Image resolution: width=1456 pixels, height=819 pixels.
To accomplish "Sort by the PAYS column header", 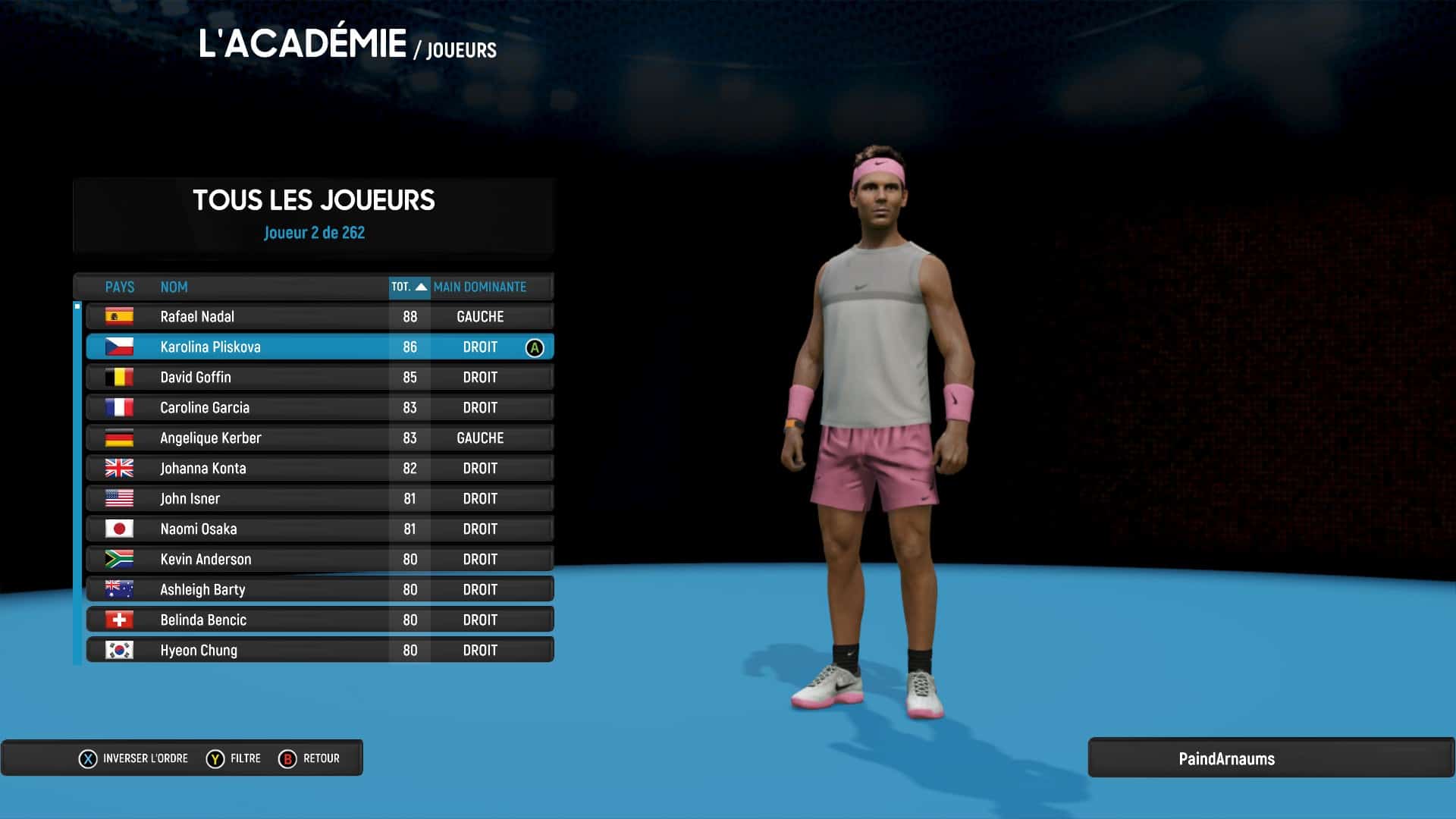I will point(119,287).
